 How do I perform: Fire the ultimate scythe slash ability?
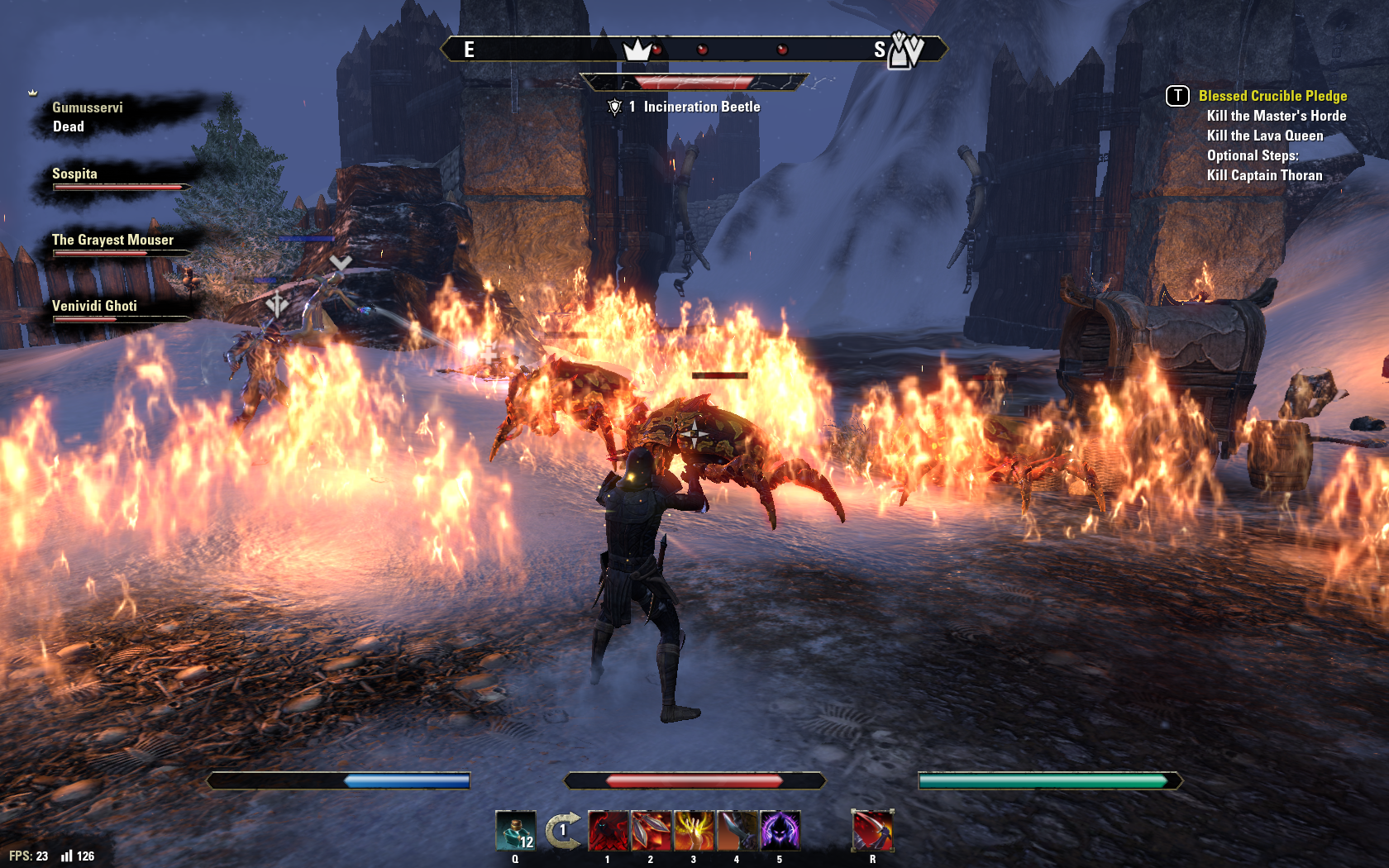(x=872, y=830)
